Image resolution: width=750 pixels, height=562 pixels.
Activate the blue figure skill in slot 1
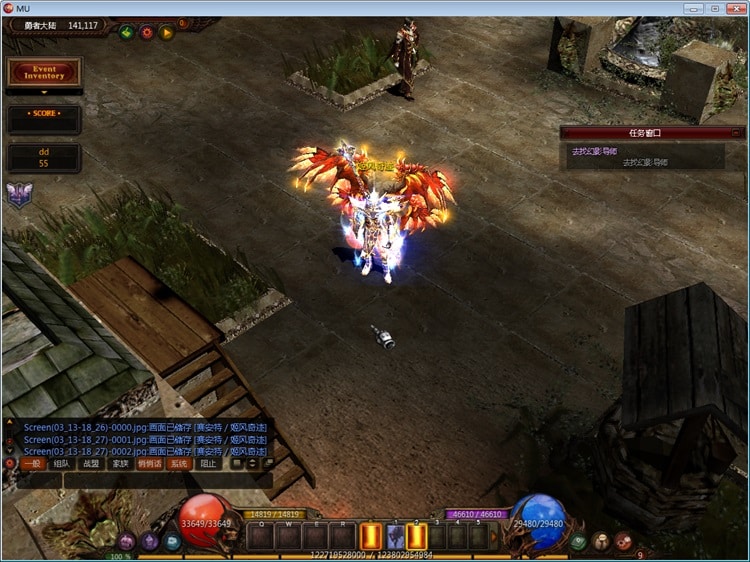coord(394,537)
